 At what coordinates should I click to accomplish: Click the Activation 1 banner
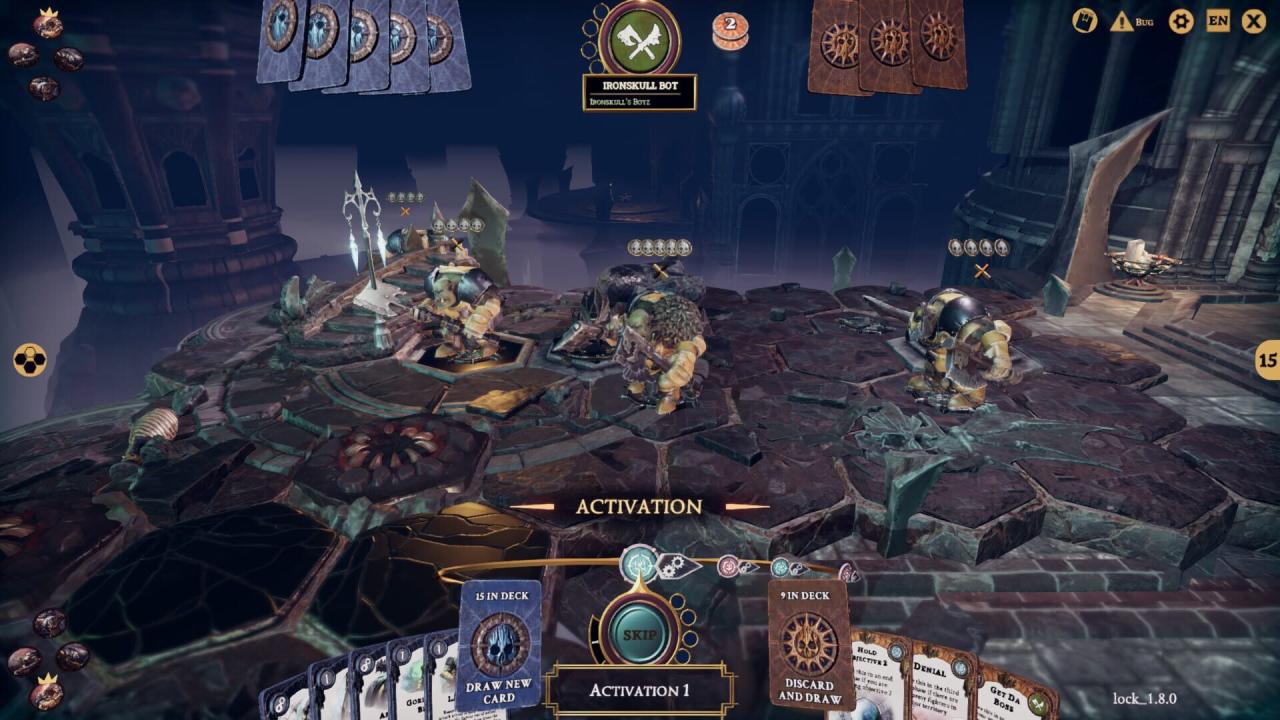point(639,691)
